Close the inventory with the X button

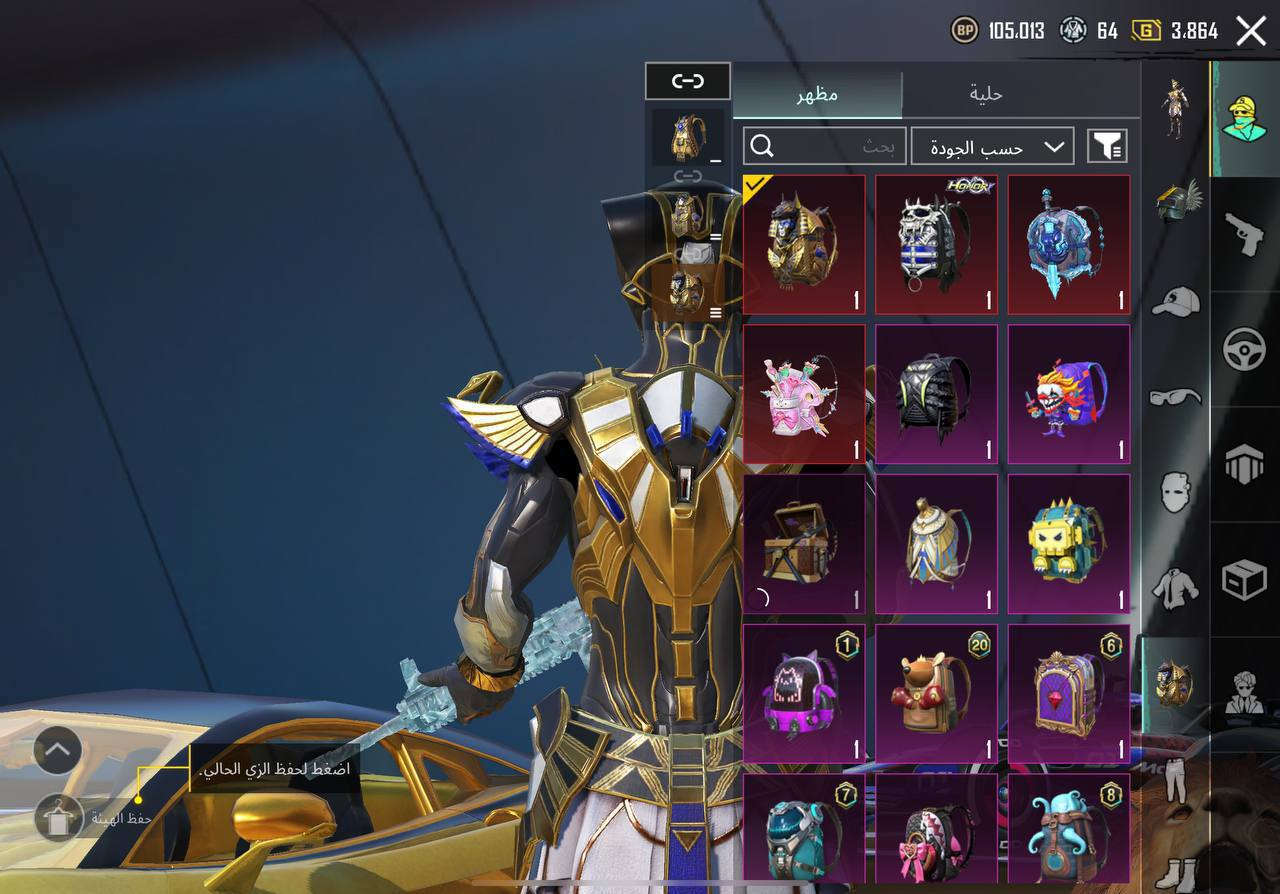click(x=1251, y=31)
